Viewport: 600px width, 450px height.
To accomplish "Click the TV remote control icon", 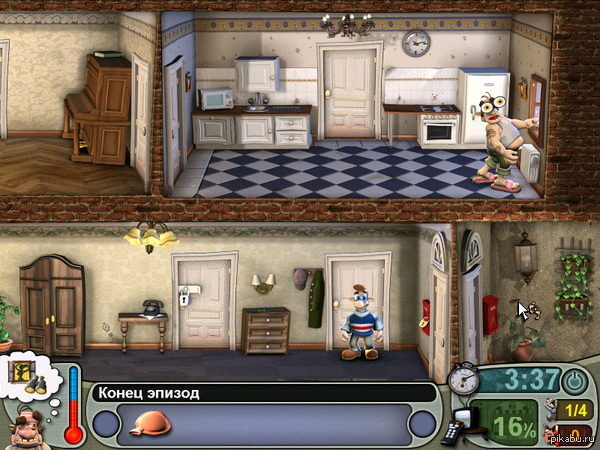I will [452, 431].
